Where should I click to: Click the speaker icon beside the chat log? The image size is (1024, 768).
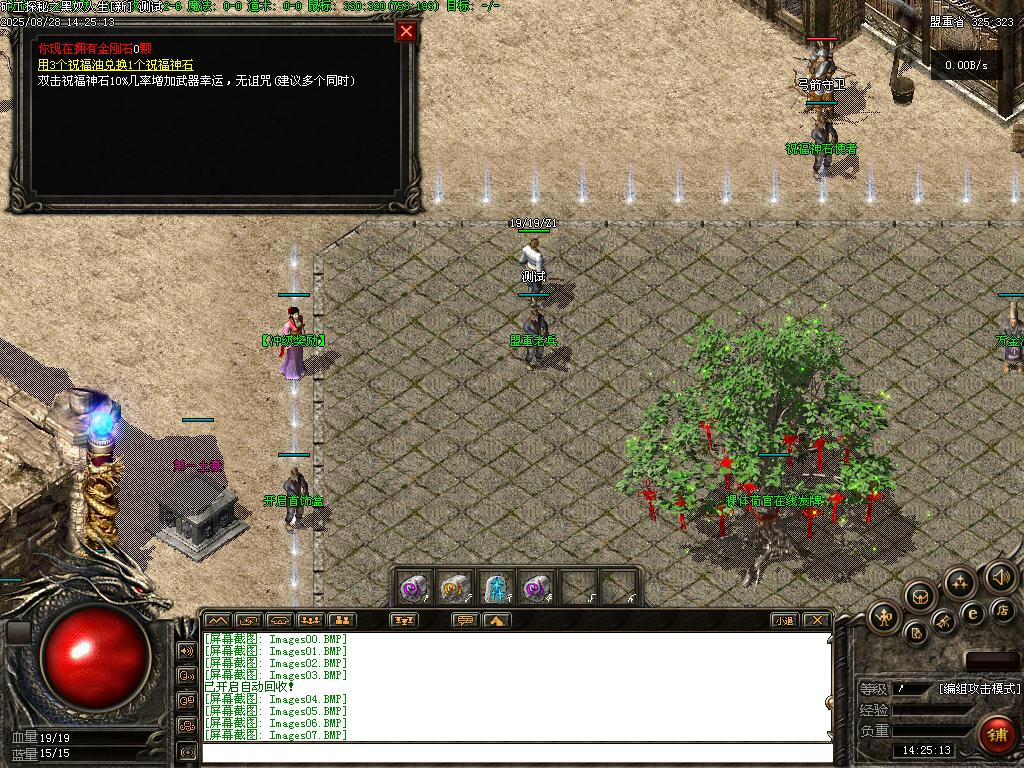[186, 651]
